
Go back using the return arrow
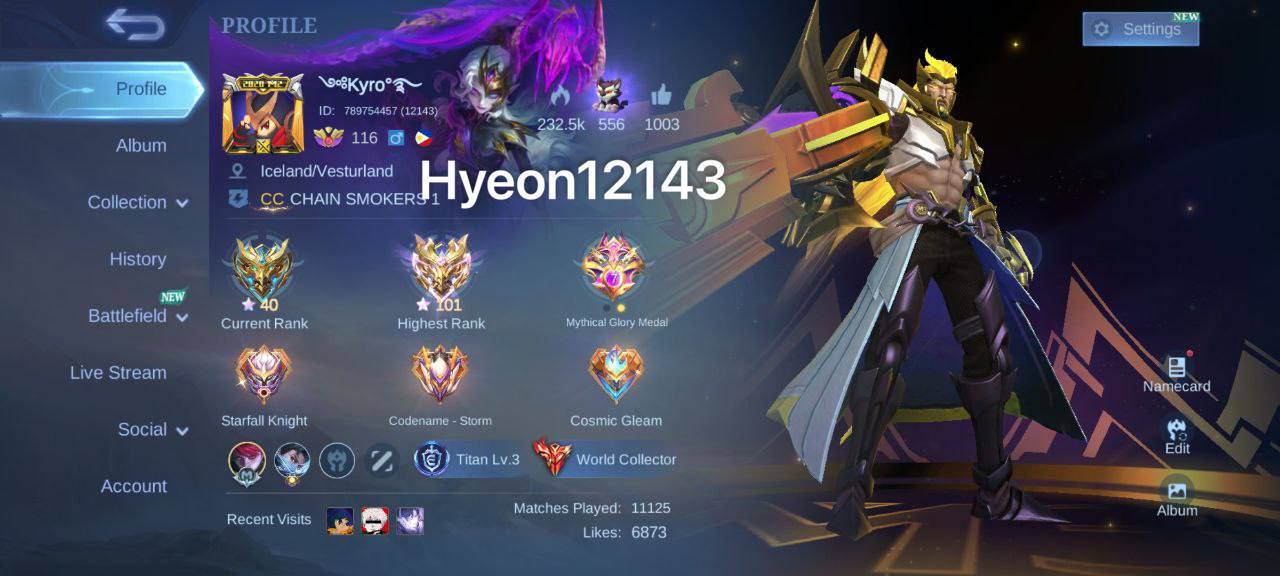click(x=135, y=26)
